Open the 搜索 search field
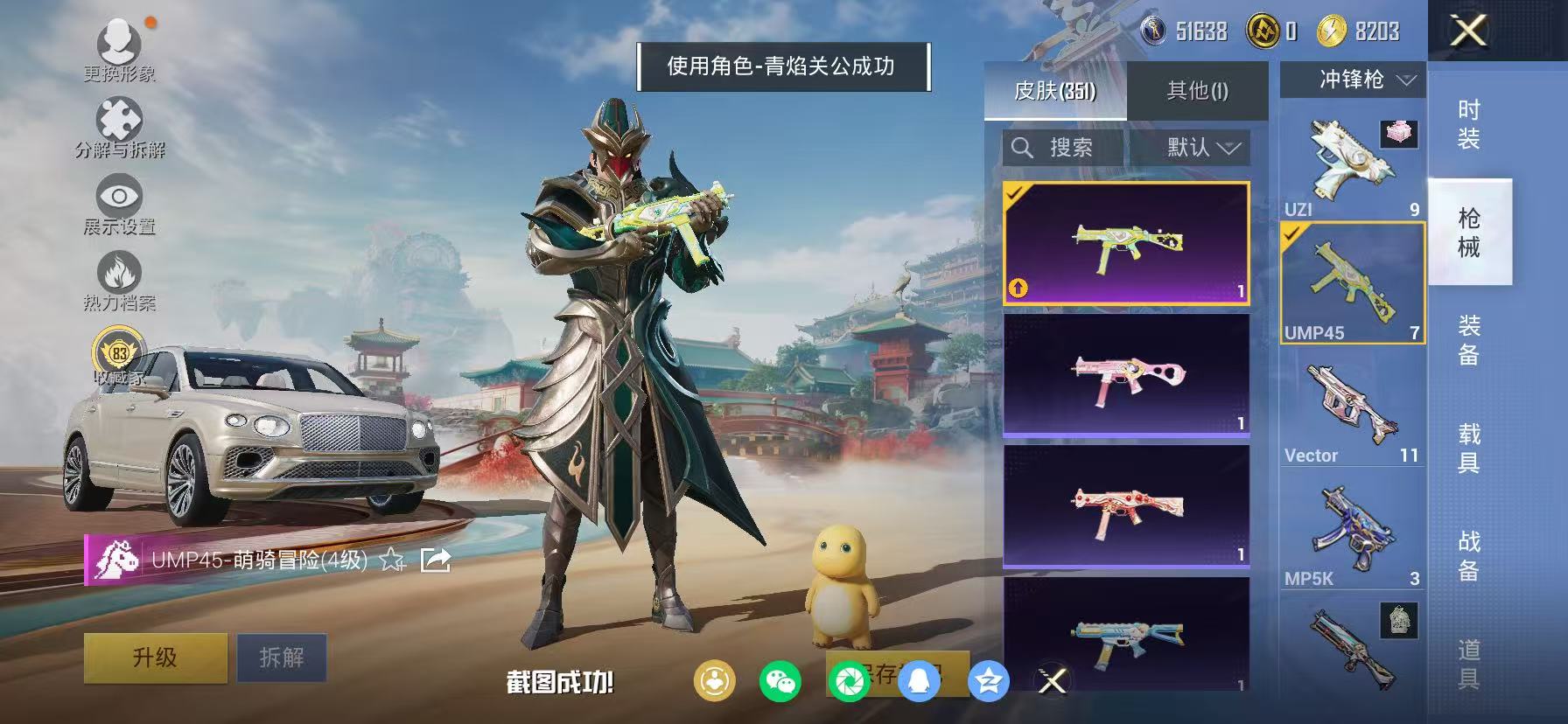1568x724 pixels. (1059, 147)
